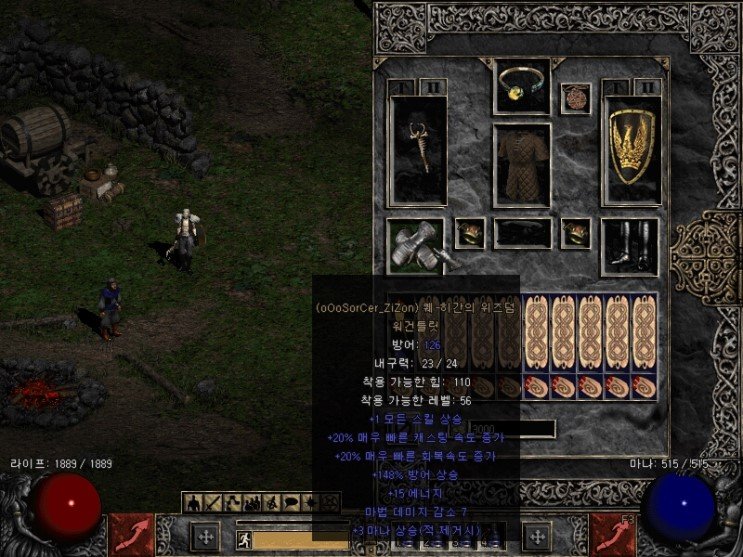Select the ring beside the gauntlets
743x557 pixels.
tap(469, 233)
